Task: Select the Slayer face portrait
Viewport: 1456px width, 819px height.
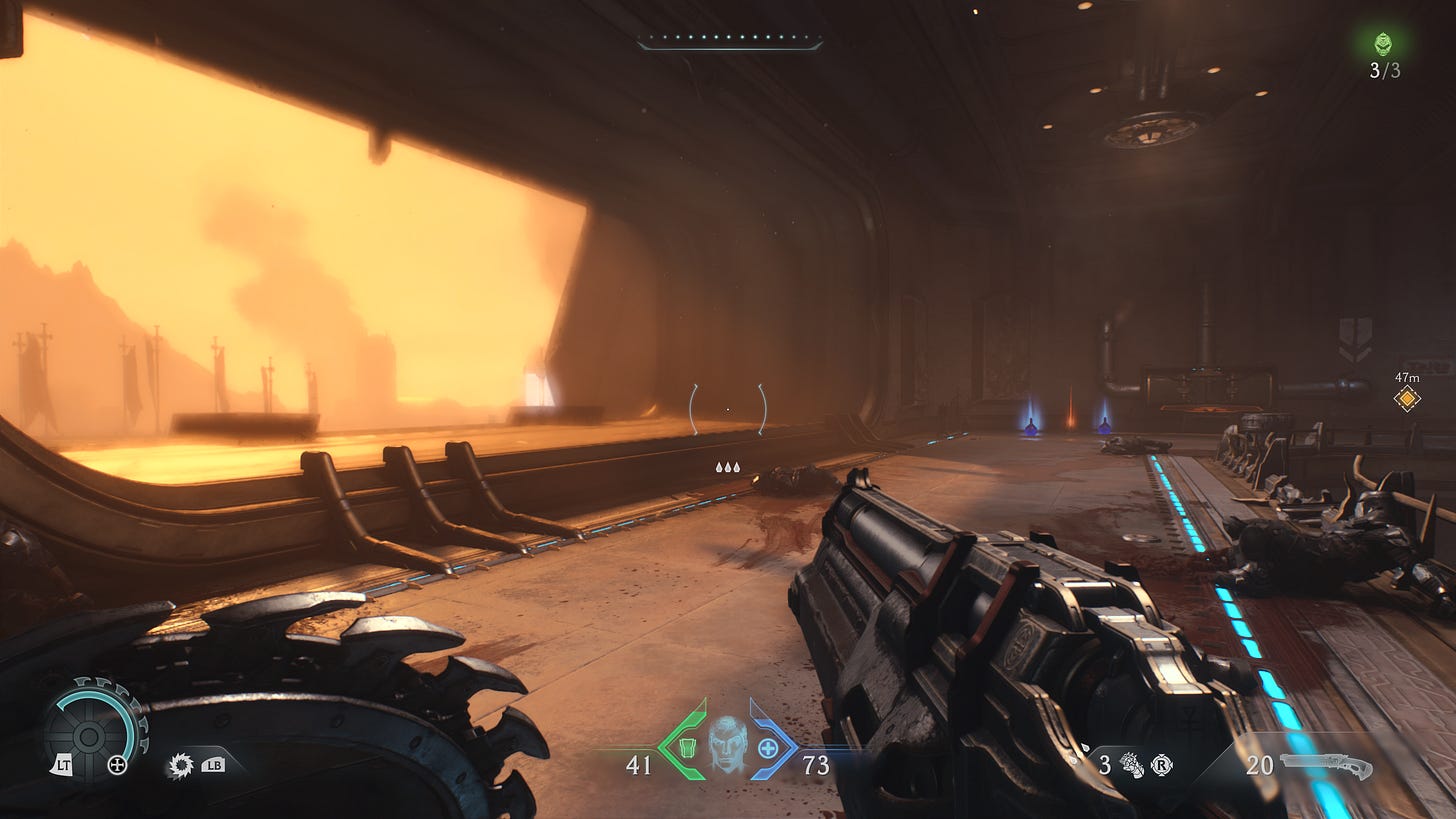Action: [x=727, y=744]
